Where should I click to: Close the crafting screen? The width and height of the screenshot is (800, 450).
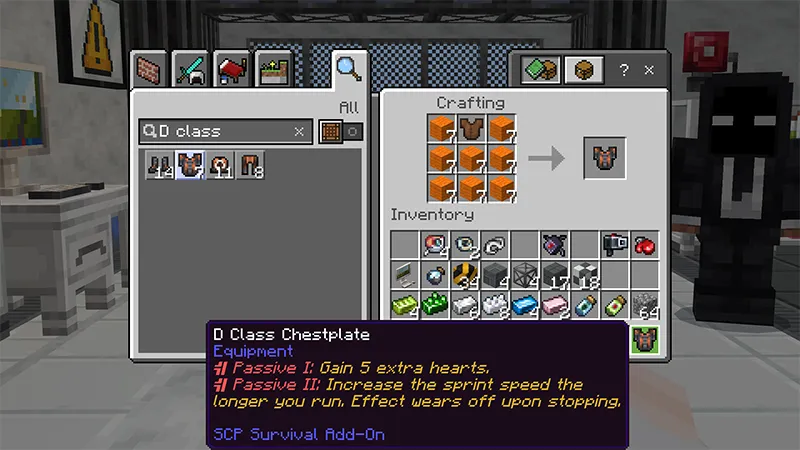tap(649, 71)
